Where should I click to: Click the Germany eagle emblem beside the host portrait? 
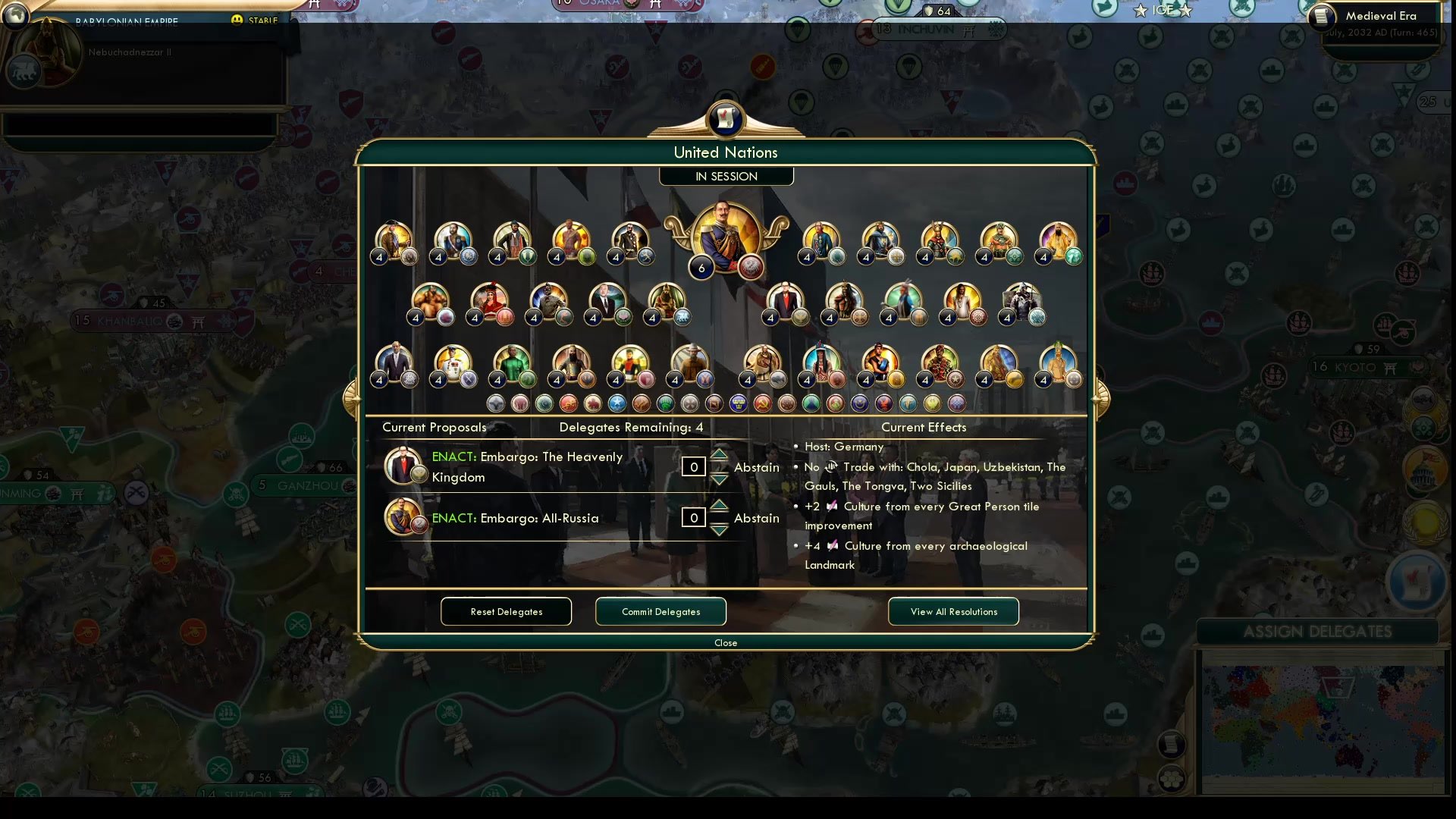coord(751,267)
